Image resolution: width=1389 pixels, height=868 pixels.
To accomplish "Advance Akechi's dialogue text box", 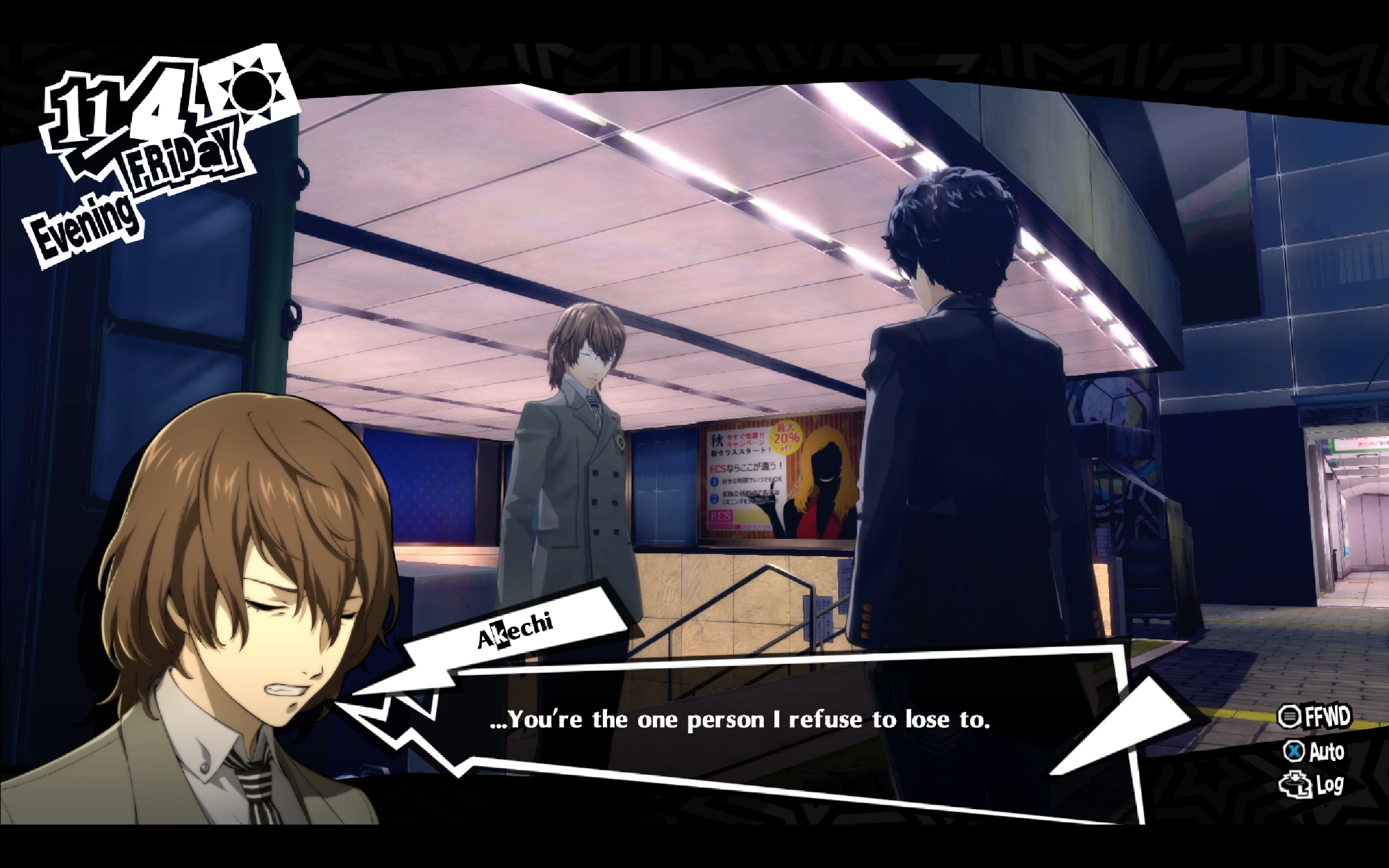I will (740, 720).
